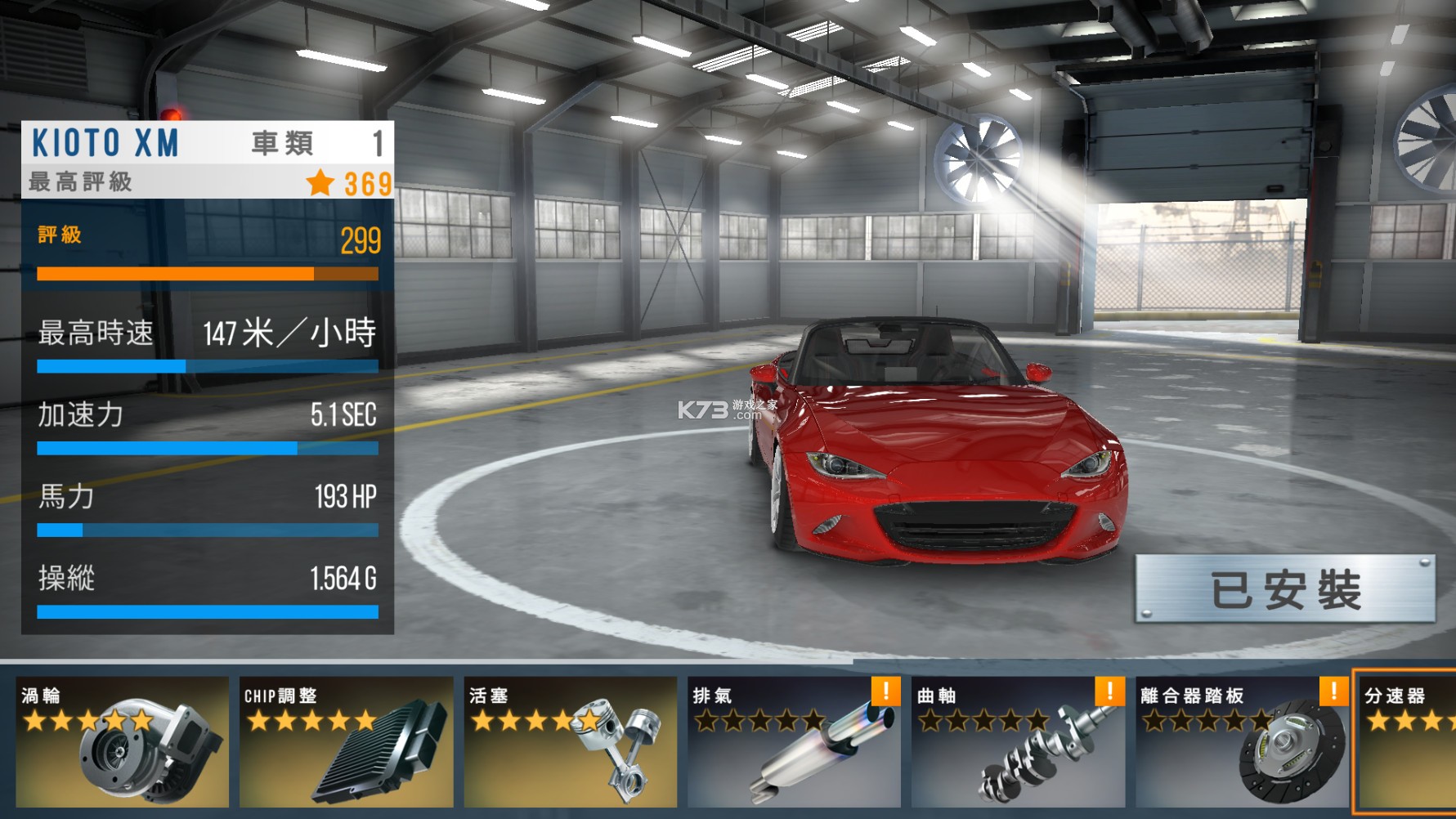The image size is (1456, 819).
Task: Expand the KIOTO XM stats panel header
Action: [x=106, y=143]
